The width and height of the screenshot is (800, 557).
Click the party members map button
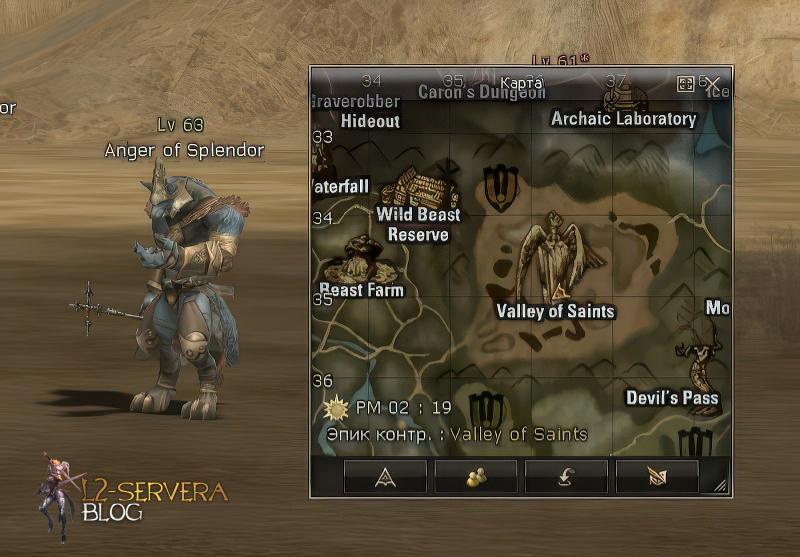(x=476, y=477)
